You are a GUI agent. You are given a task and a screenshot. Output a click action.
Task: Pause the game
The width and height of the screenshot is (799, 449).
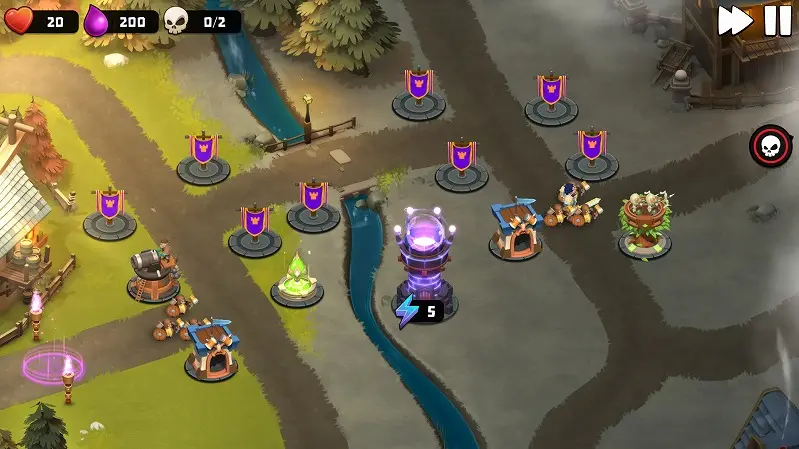[778, 21]
